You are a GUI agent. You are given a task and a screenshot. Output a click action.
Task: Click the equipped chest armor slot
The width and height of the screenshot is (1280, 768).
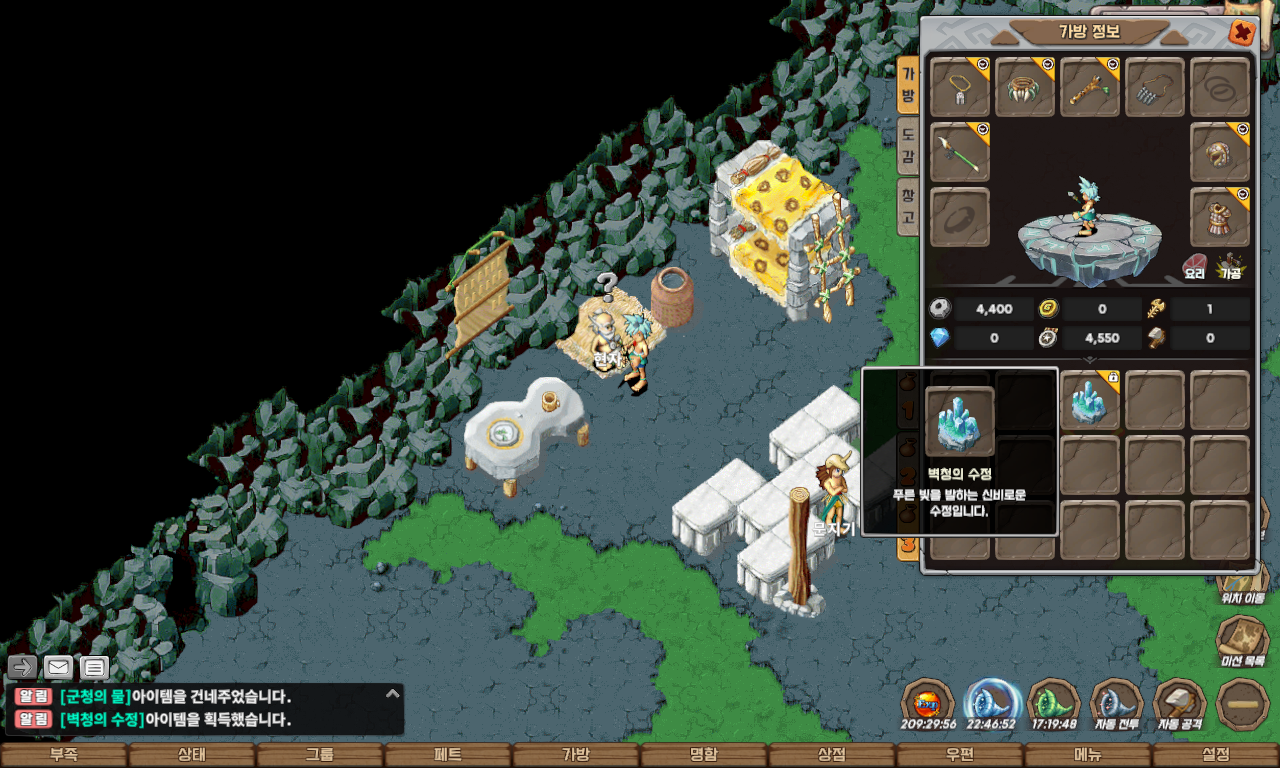1220,217
